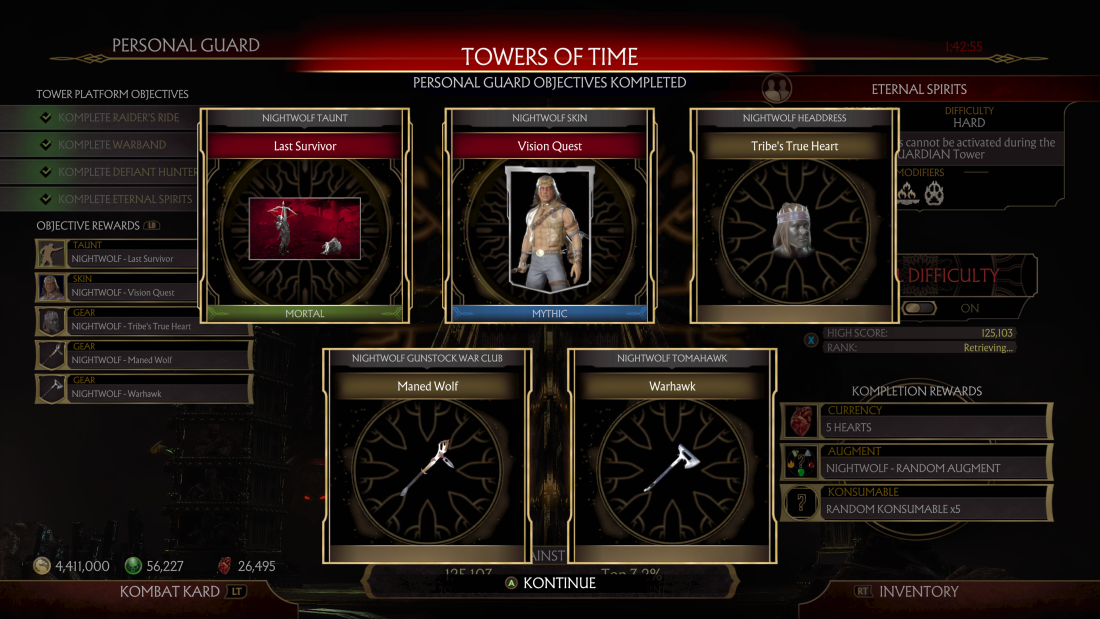Screen dimensions: 1100x619
Task: Select the Last Survivor taunt card
Action: [305, 216]
